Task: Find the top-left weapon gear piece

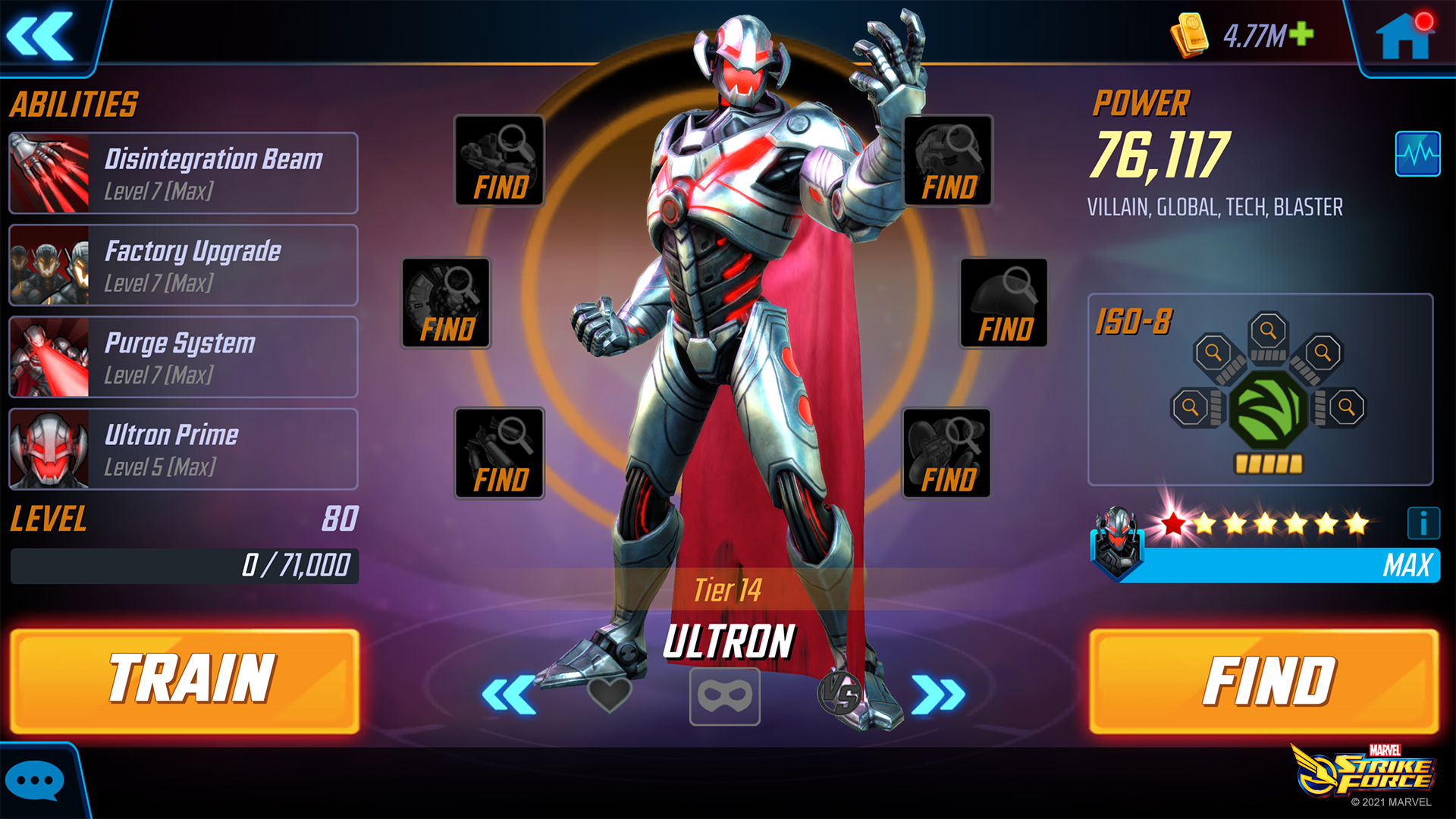Action: (x=498, y=160)
